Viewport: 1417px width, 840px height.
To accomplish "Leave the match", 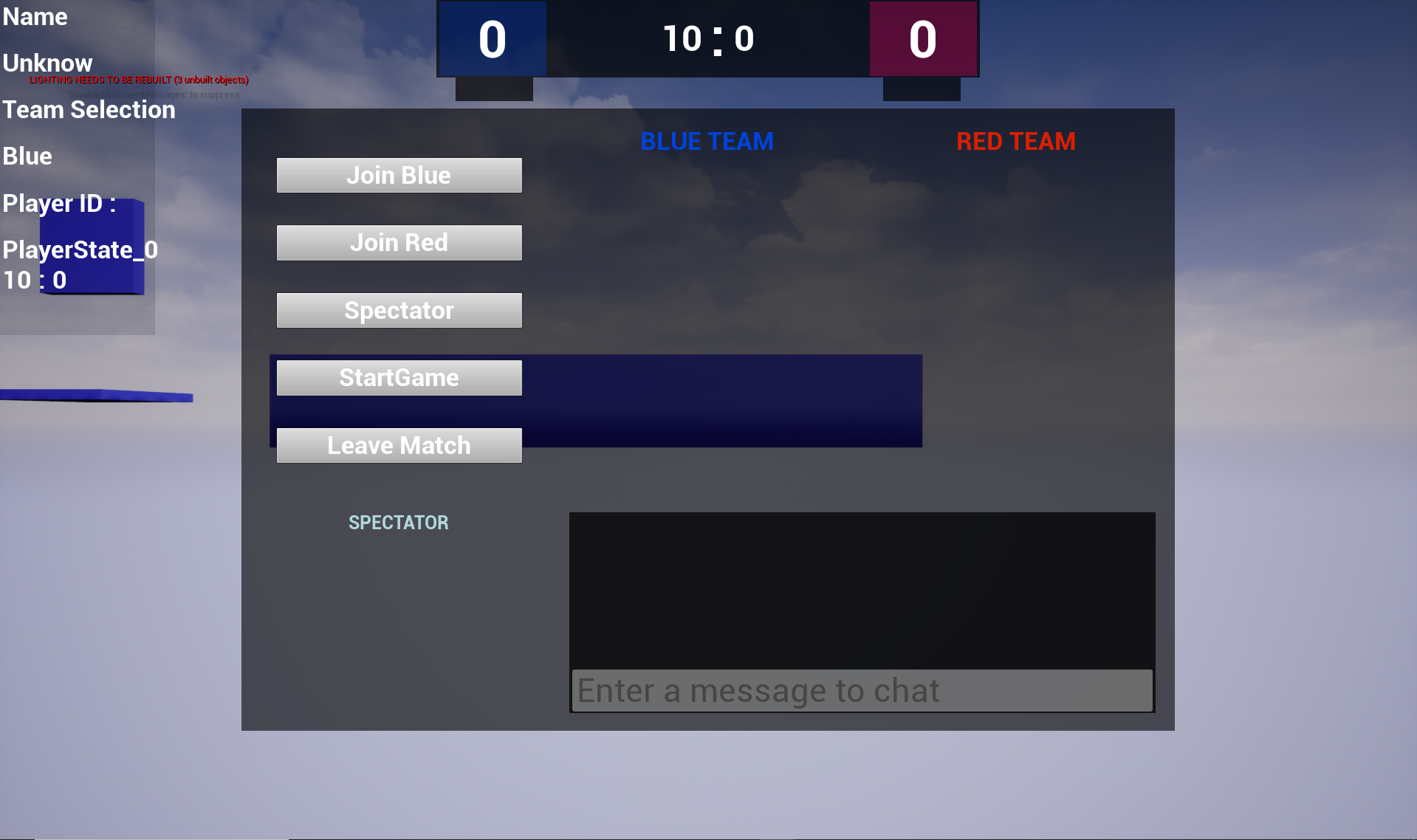I will [x=399, y=446].
